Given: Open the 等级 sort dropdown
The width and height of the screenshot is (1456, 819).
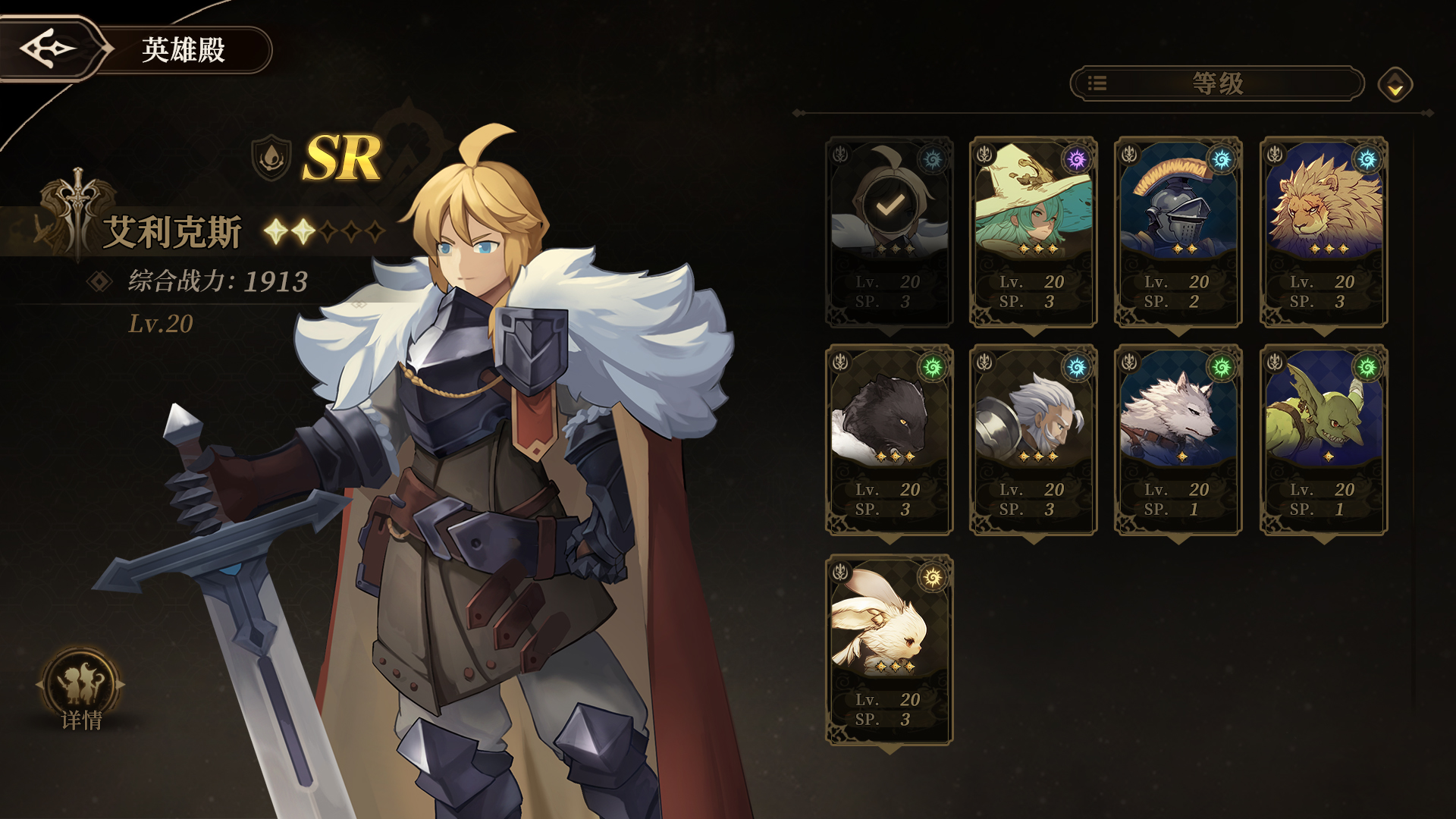Looking at the screenshot, I should (1216, 83).
